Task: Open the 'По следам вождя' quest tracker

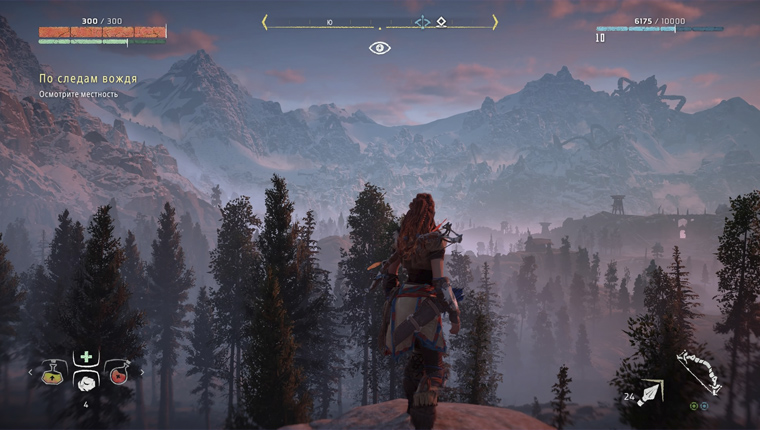Action: coord(88,78)
